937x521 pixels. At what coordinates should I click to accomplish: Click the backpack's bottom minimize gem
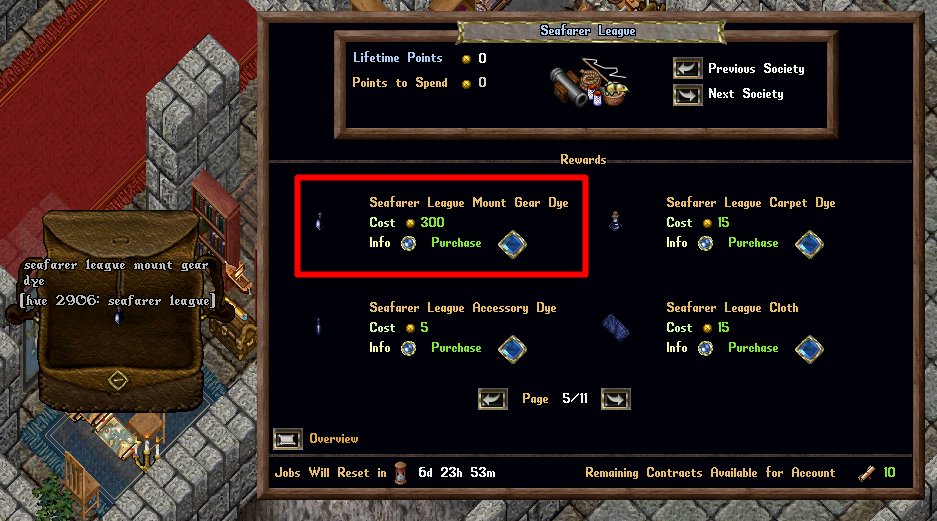tap(118, 381)
